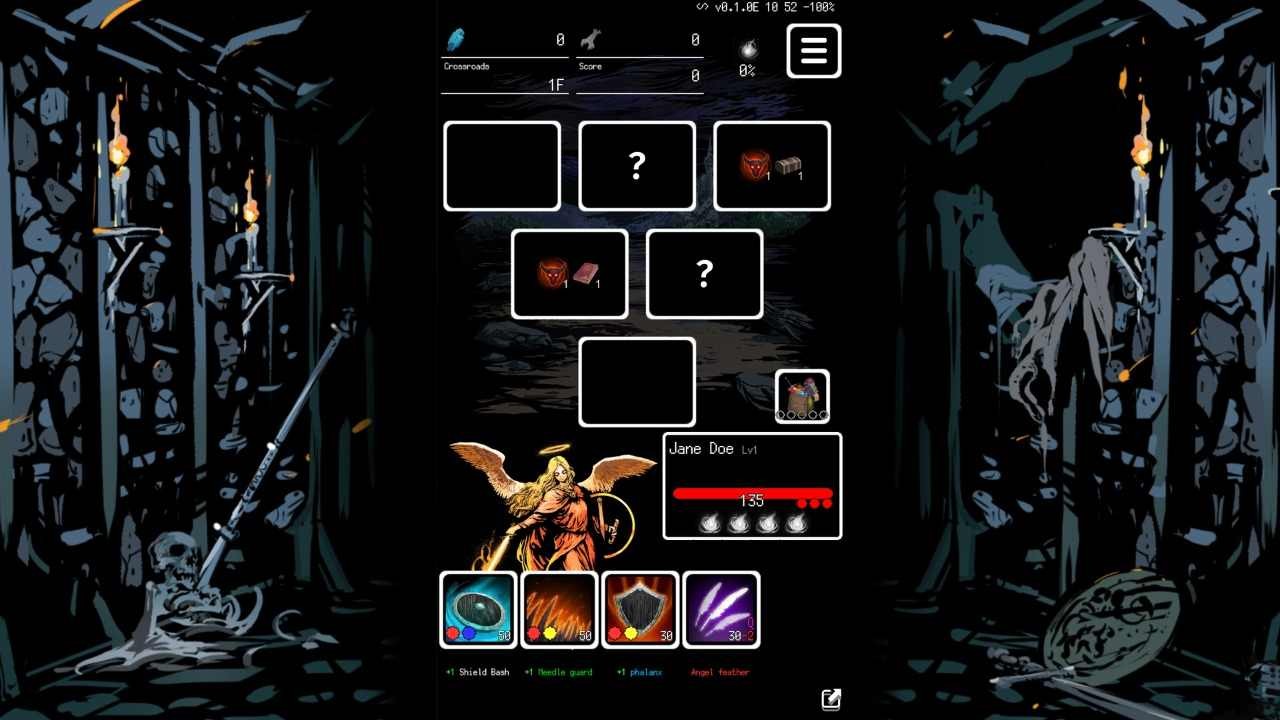Activate the Phalanx shield skill
The image size is (1280, 720).
tap(640, 610)
